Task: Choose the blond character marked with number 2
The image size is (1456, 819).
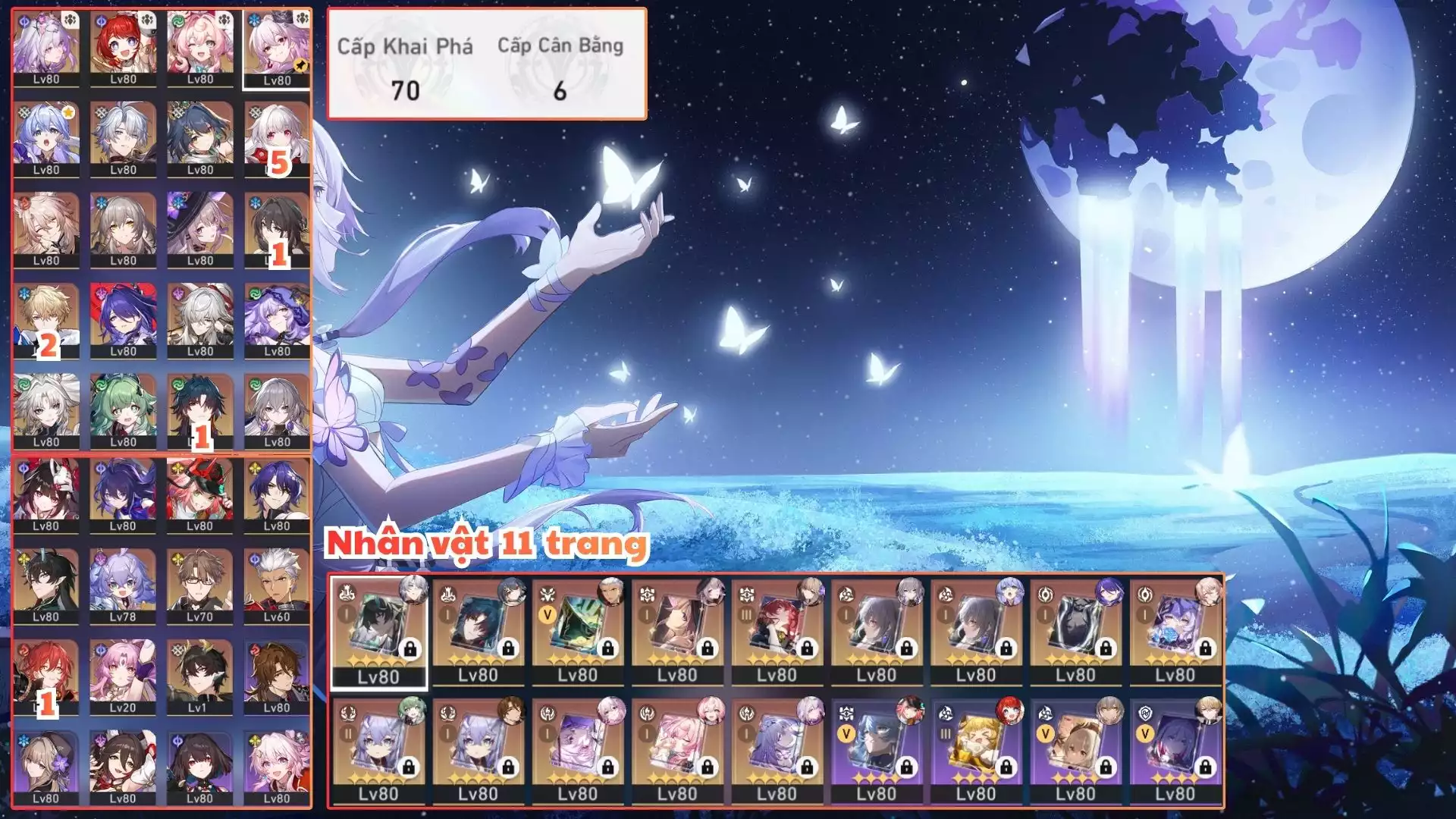Action: (46, 320)
